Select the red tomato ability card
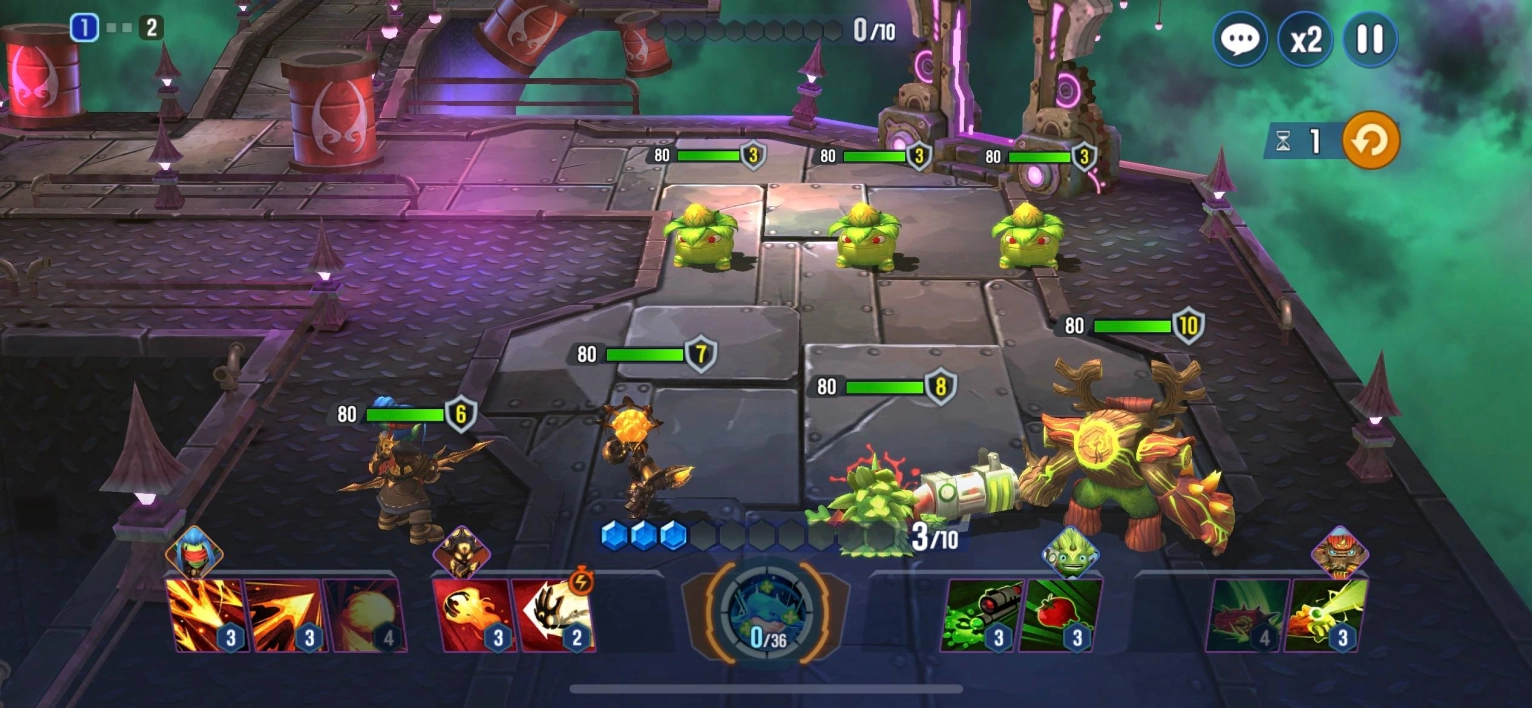 click(x=1060, y=615)
